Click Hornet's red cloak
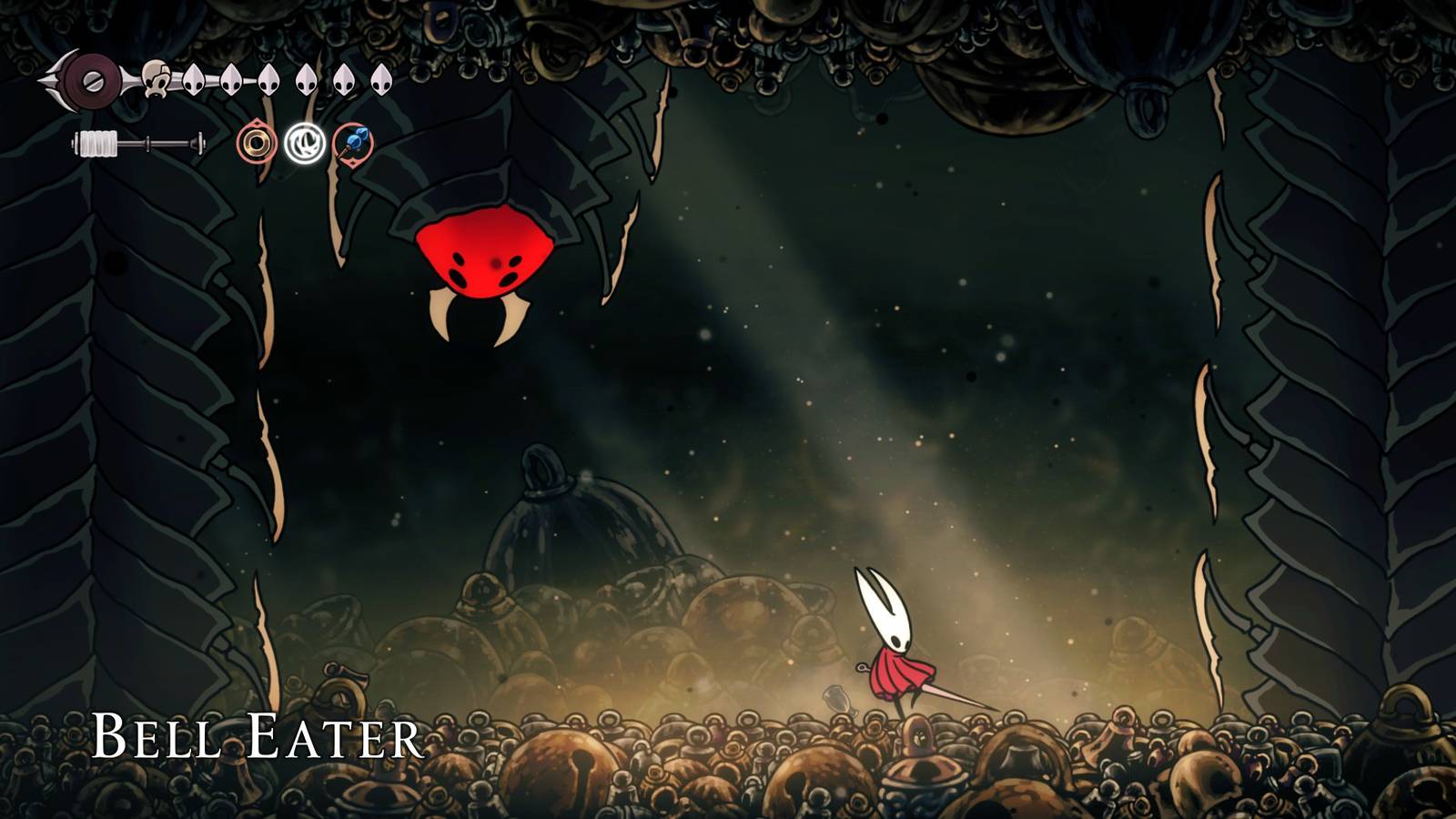This screenshot has height=819, width=1456. pyautogui.click(x=896, y=673)
